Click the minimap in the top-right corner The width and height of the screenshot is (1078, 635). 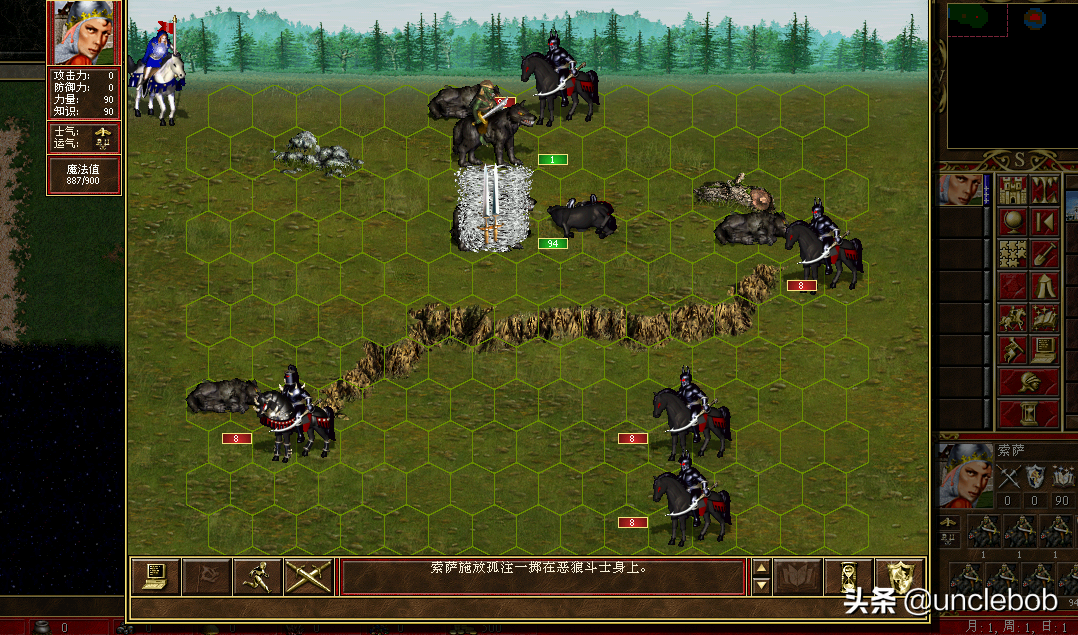pyautogui.click(x=1010, y=75)
